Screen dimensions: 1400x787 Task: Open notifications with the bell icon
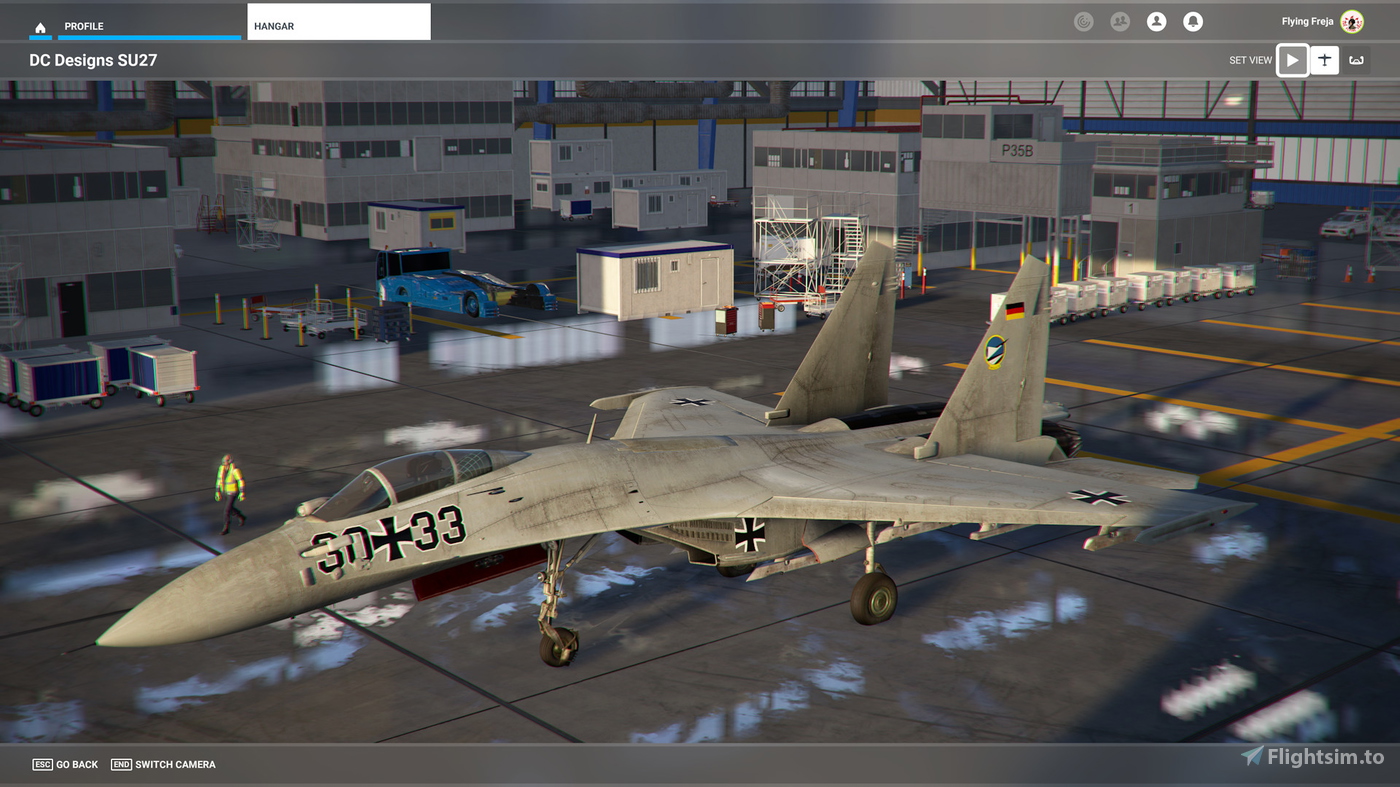(1193, 21)
